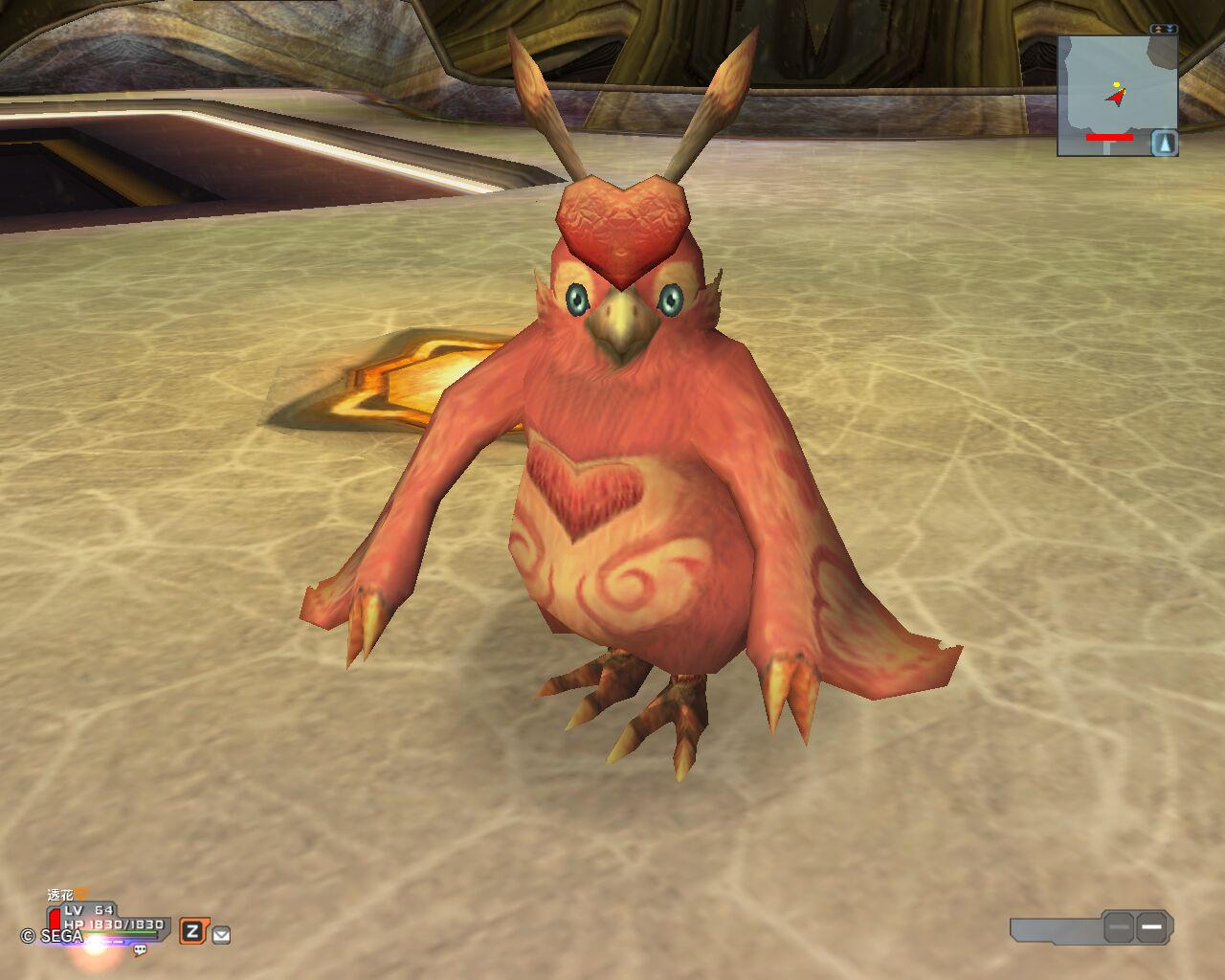Click the small toggle above the minimap

1164,30
